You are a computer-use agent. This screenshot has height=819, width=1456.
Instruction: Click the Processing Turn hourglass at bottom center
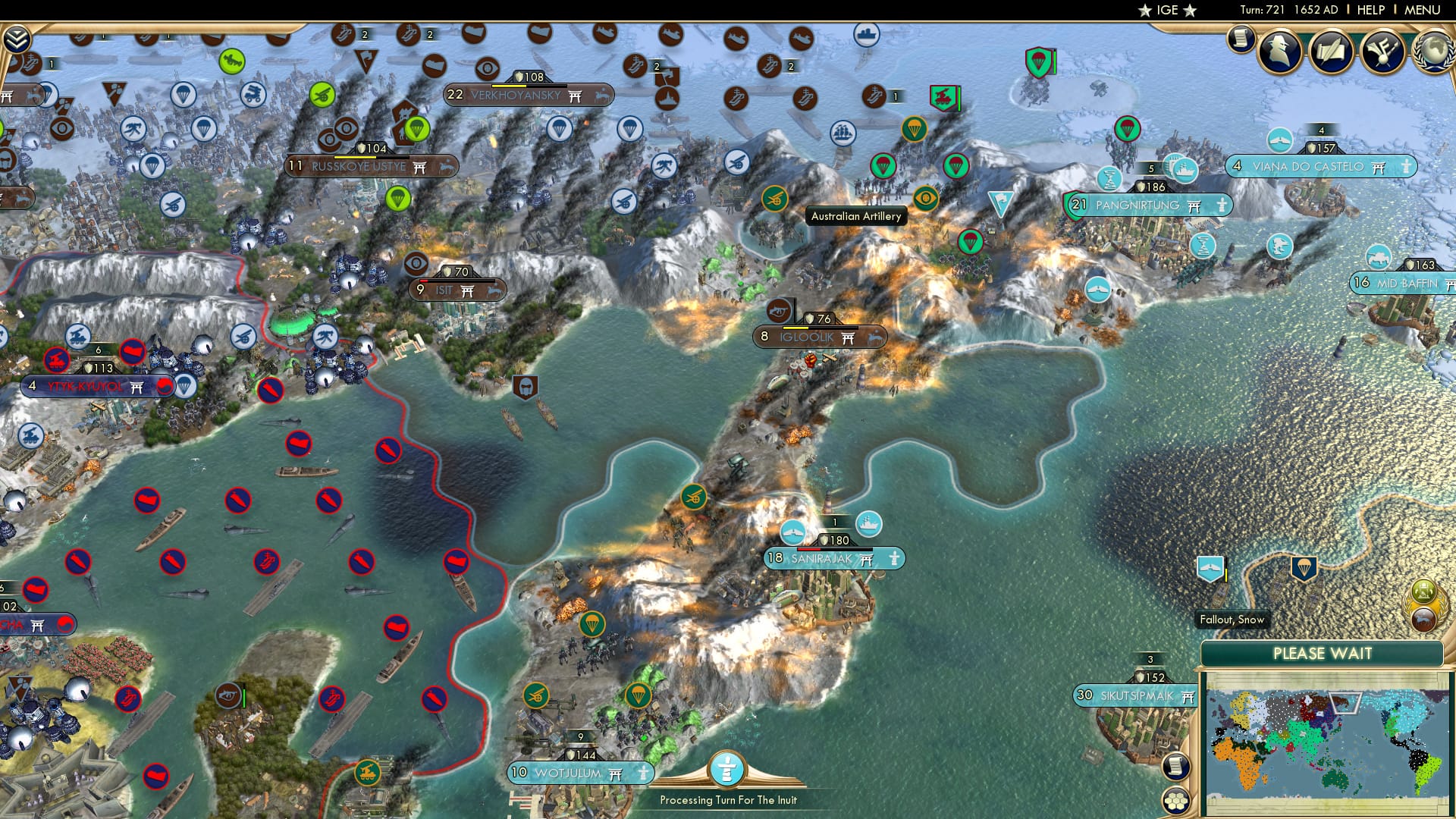pos(728,769)
